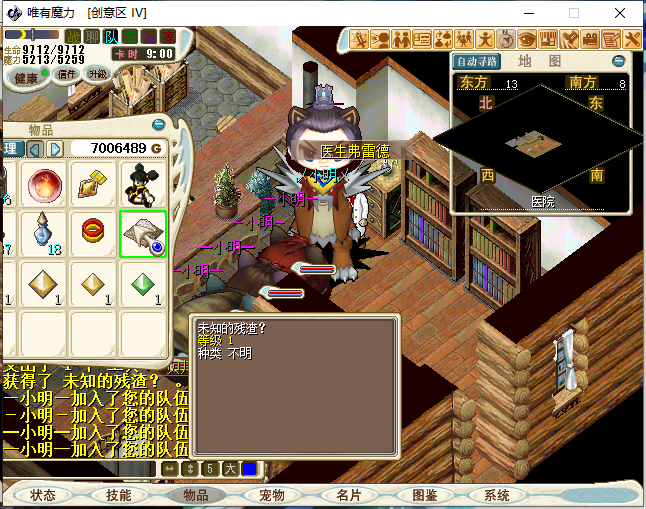Toggle the 物品 items menu
The width and height of the screenshot is (646, 509).
[x=194, y=495]
